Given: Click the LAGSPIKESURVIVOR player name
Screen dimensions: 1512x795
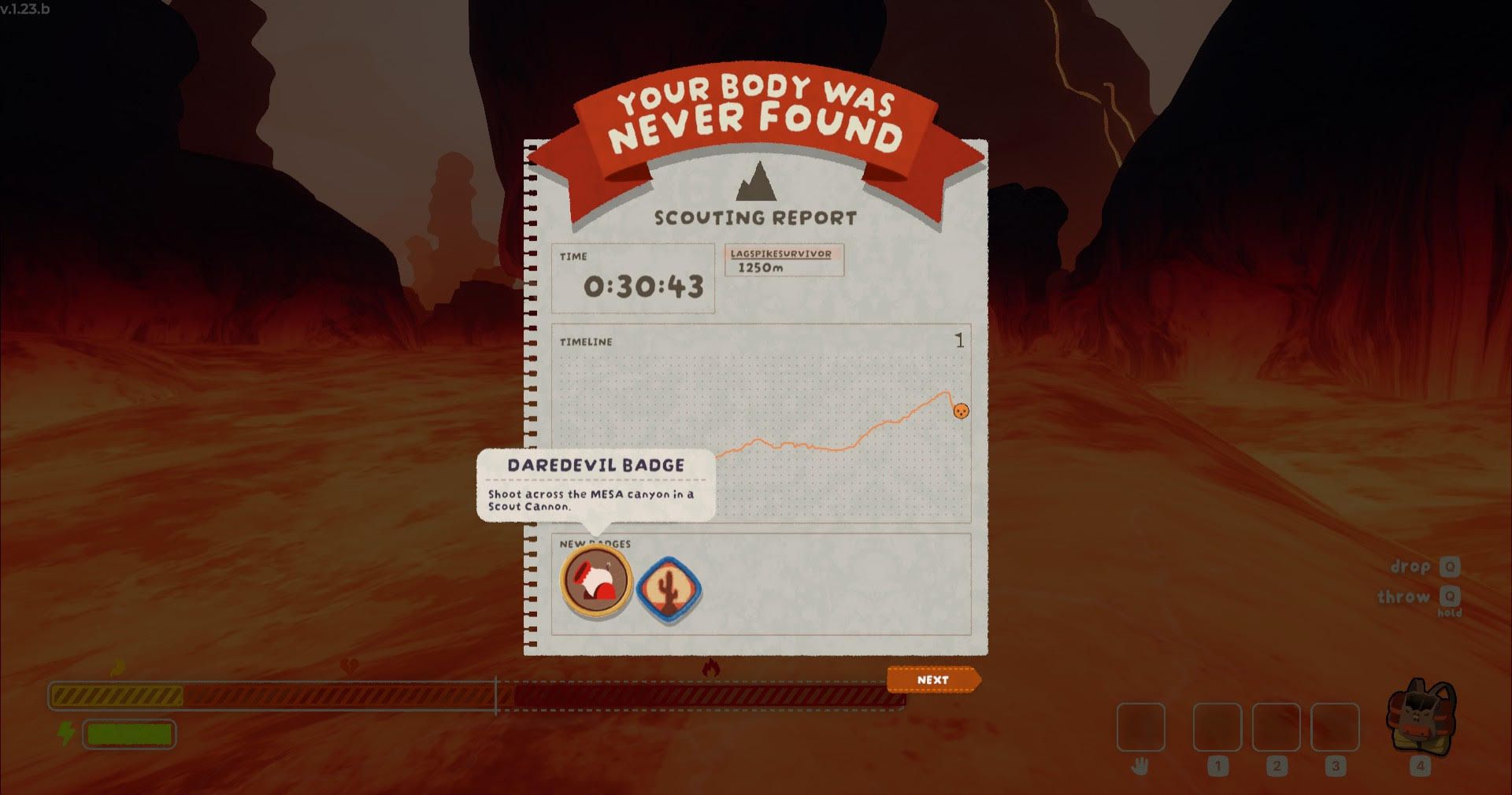Looking at the screenshot, I should [781, 254].
